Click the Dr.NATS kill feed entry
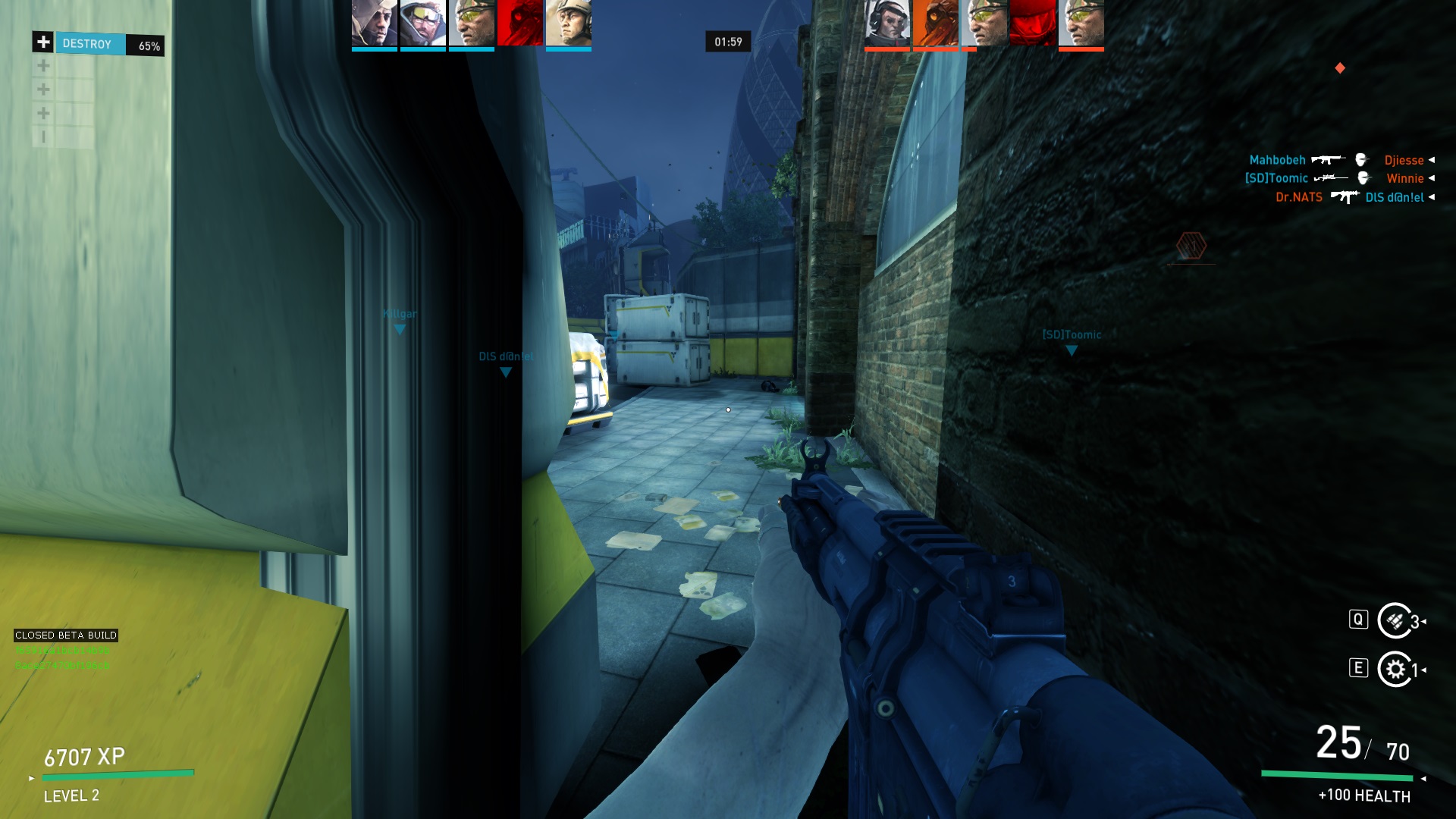The image size is (1456, 819). click(1298, 197)
